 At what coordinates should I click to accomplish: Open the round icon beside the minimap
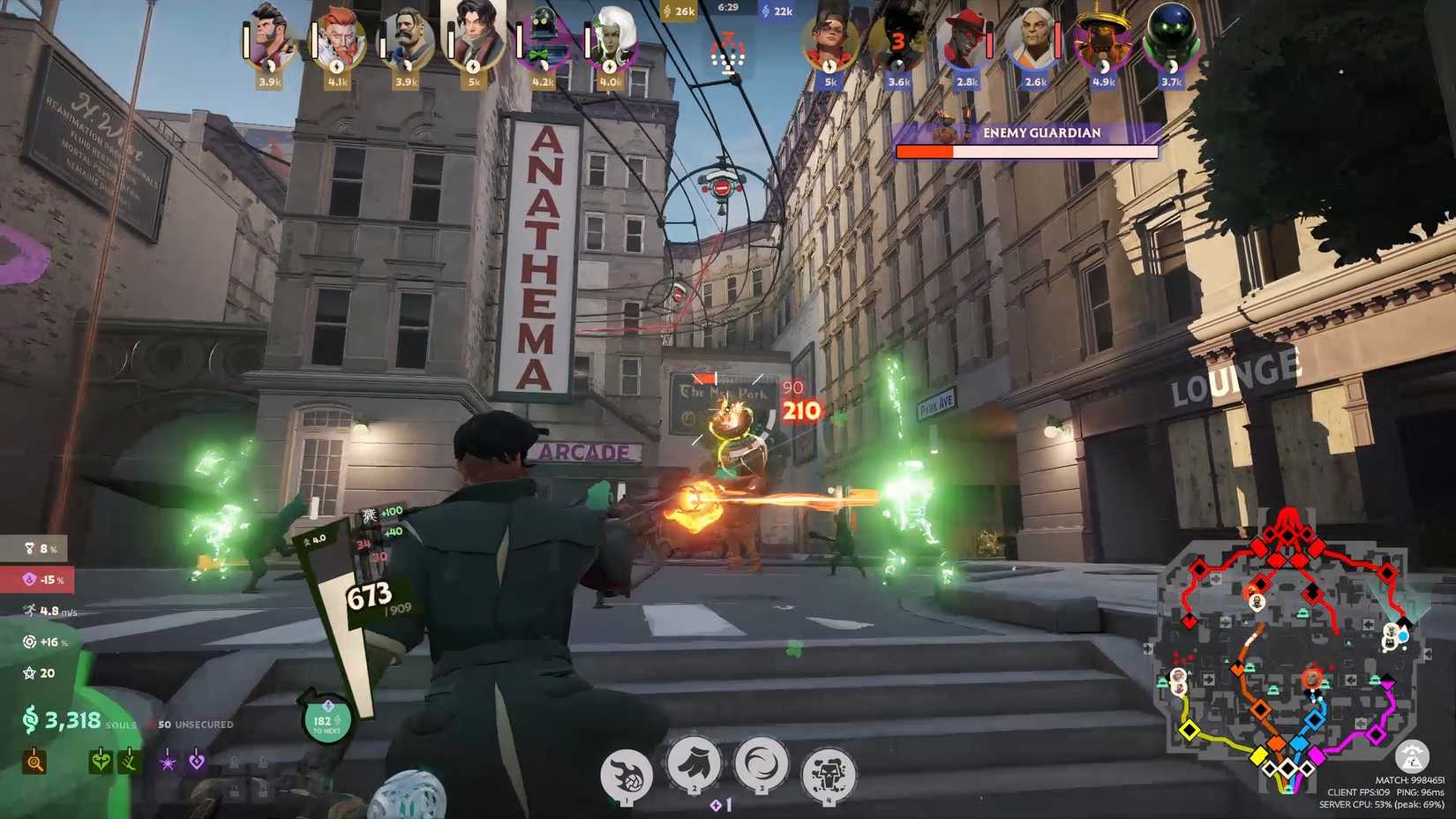1412,757
